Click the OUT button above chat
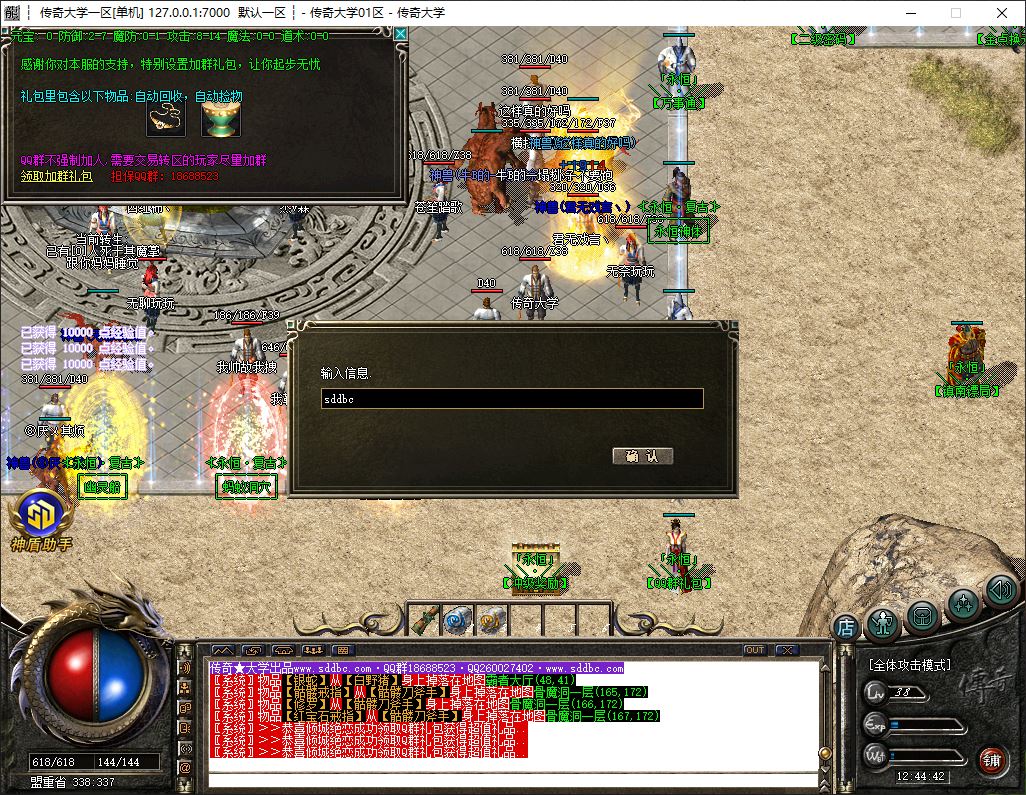Viewport: 1026px width, 795px height. tap(755, 650)
